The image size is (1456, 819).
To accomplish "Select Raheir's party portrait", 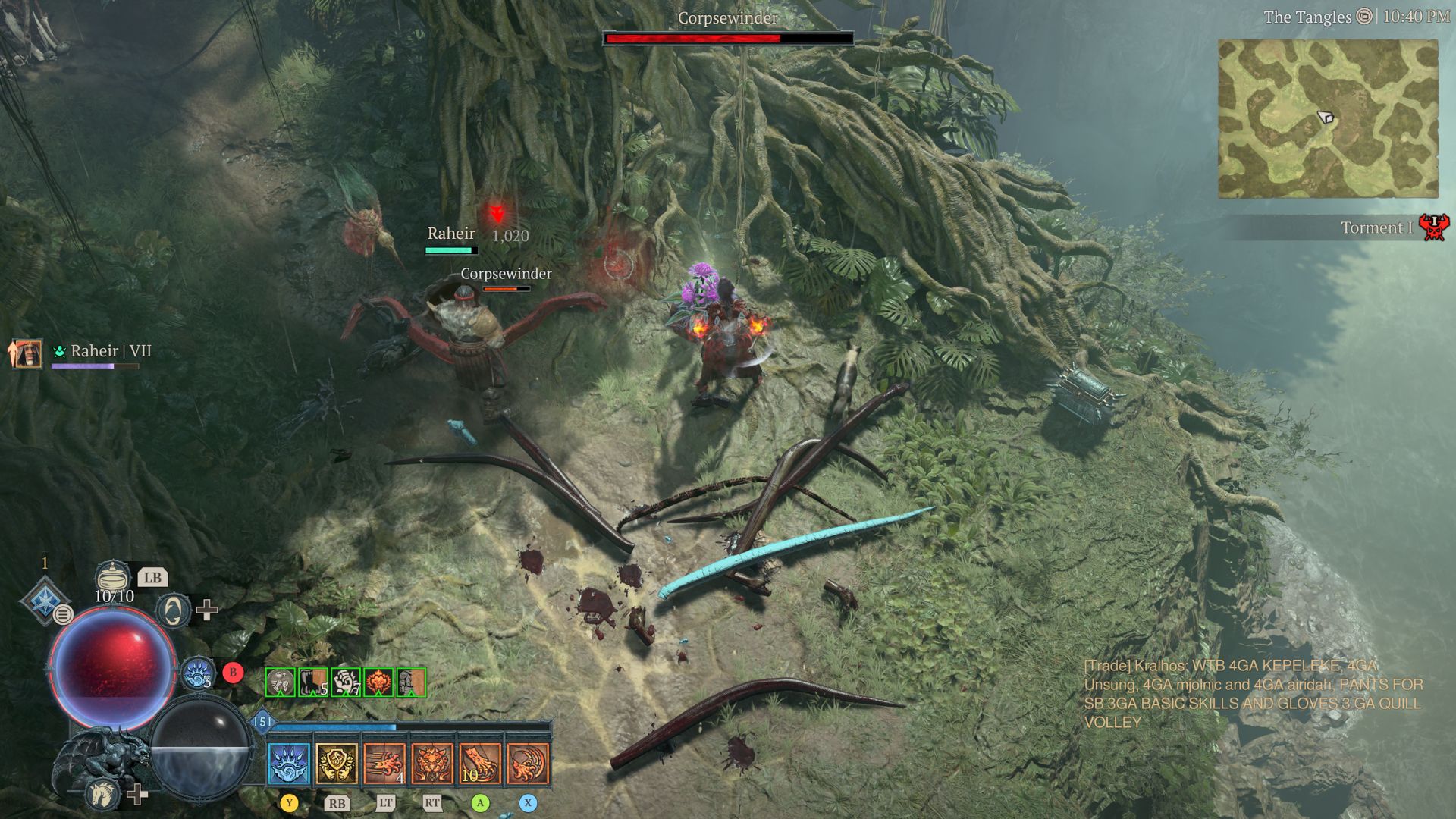I will (x=24, y=353).
